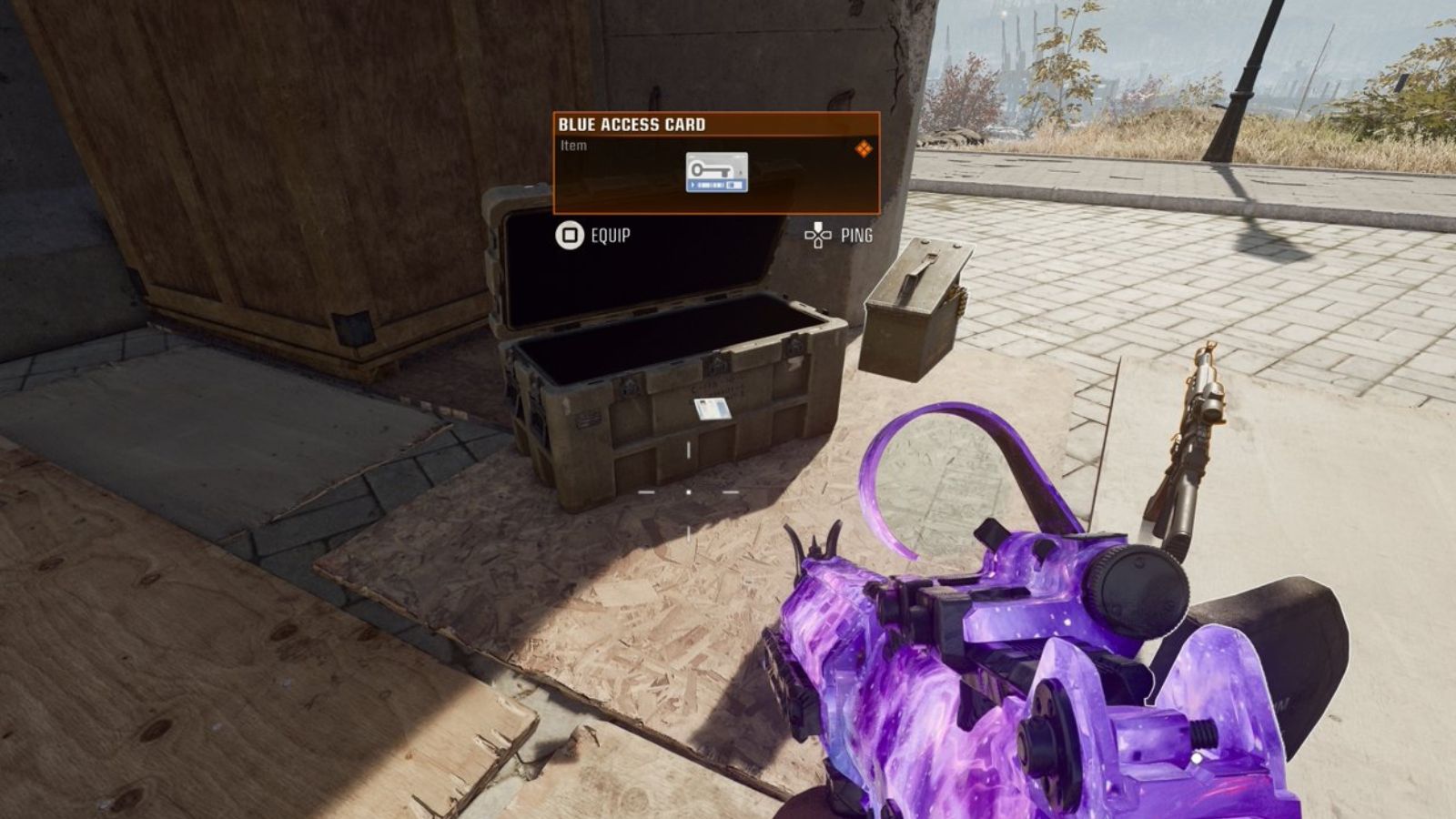Click the blue barcode slider on the card
Viewport: 1456px width, 819px height.
tap(716, 184)
